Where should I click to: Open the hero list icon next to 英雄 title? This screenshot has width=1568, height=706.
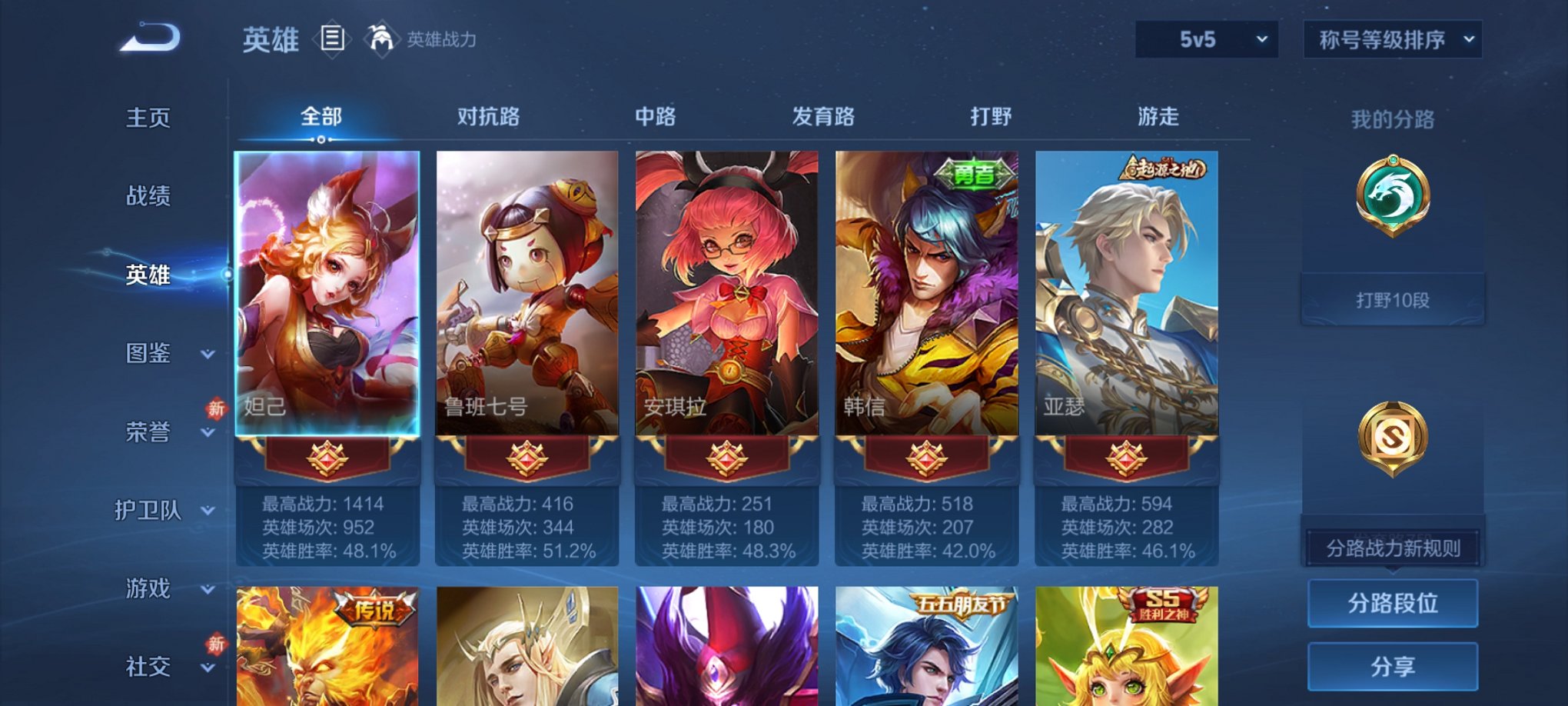[332, 37]
